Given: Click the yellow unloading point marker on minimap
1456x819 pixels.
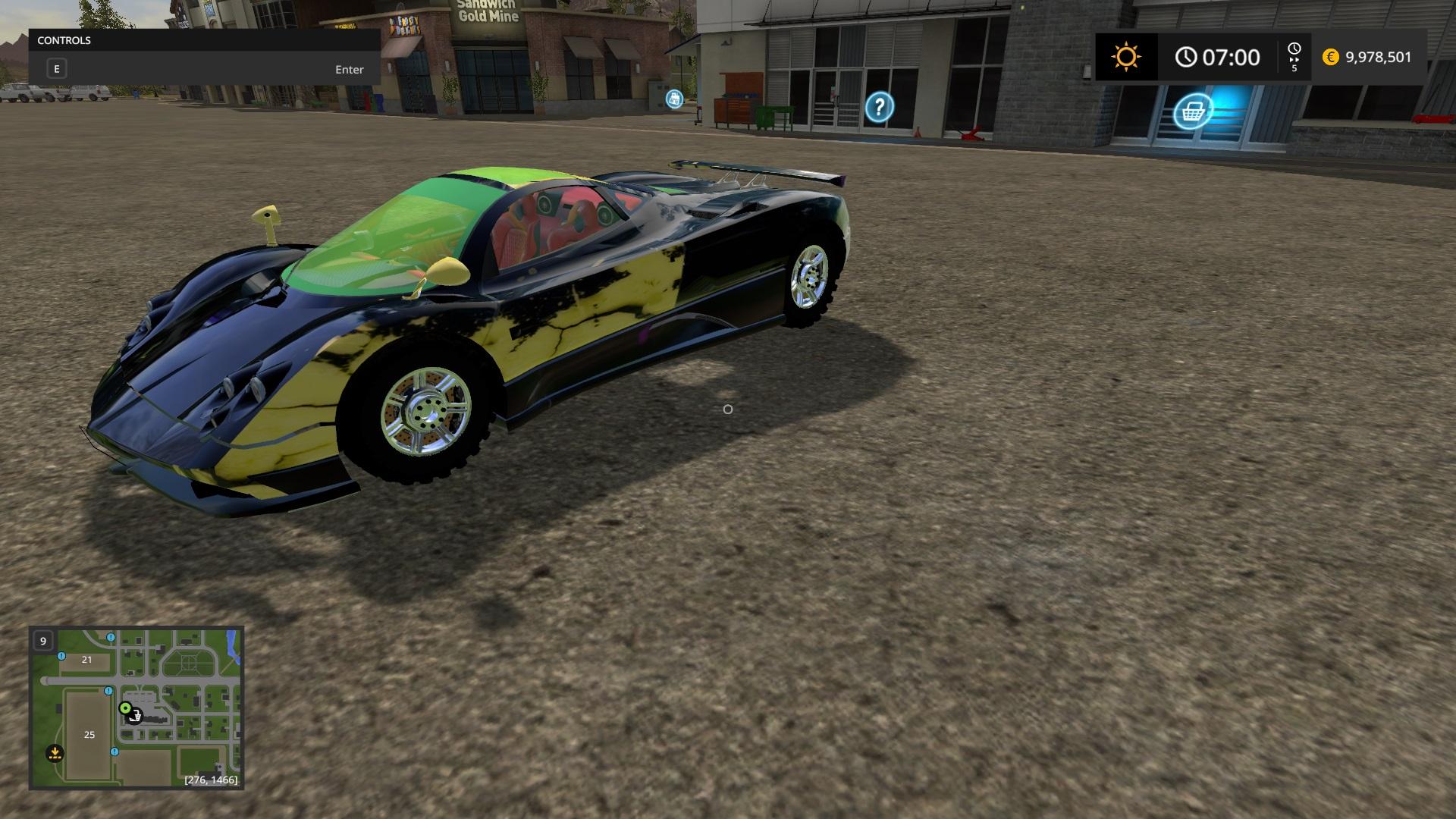Looking at the screenshot, I should [55, 753].
